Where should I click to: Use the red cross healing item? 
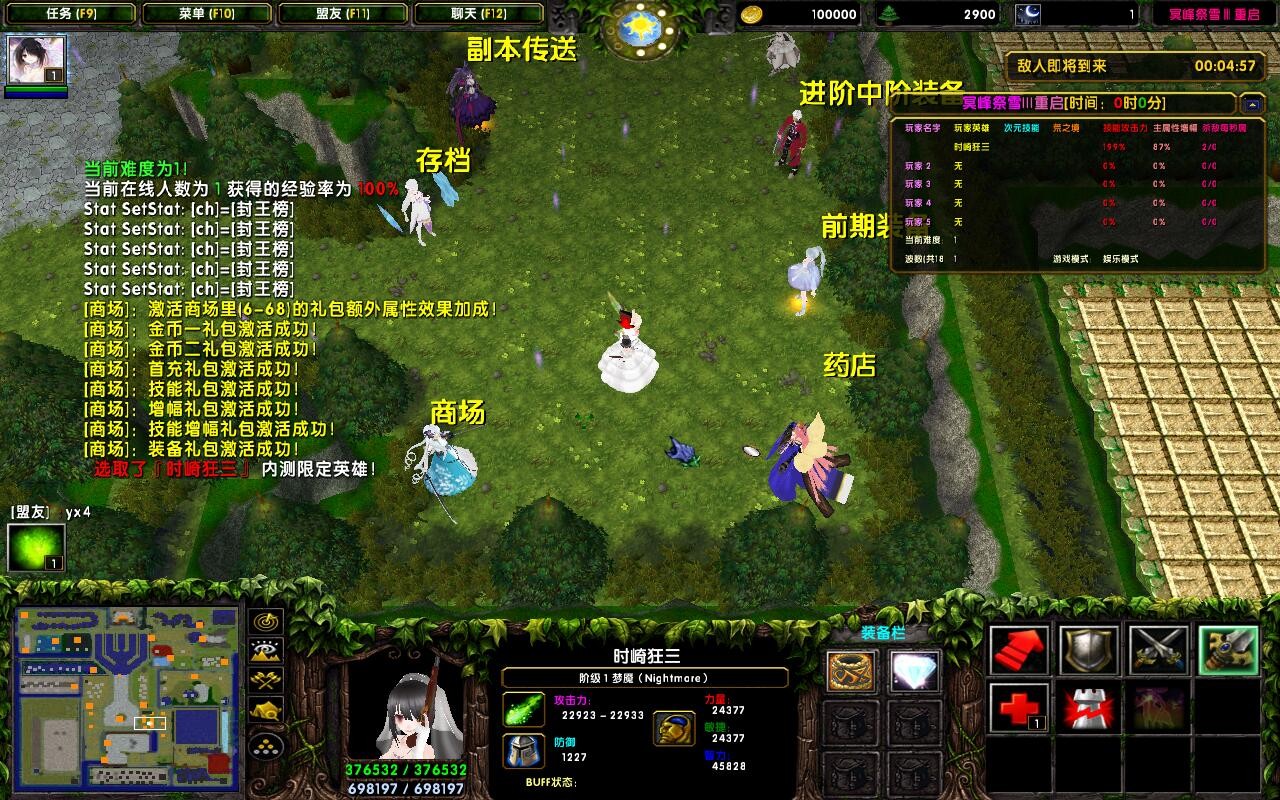[x=1017, y=707]
